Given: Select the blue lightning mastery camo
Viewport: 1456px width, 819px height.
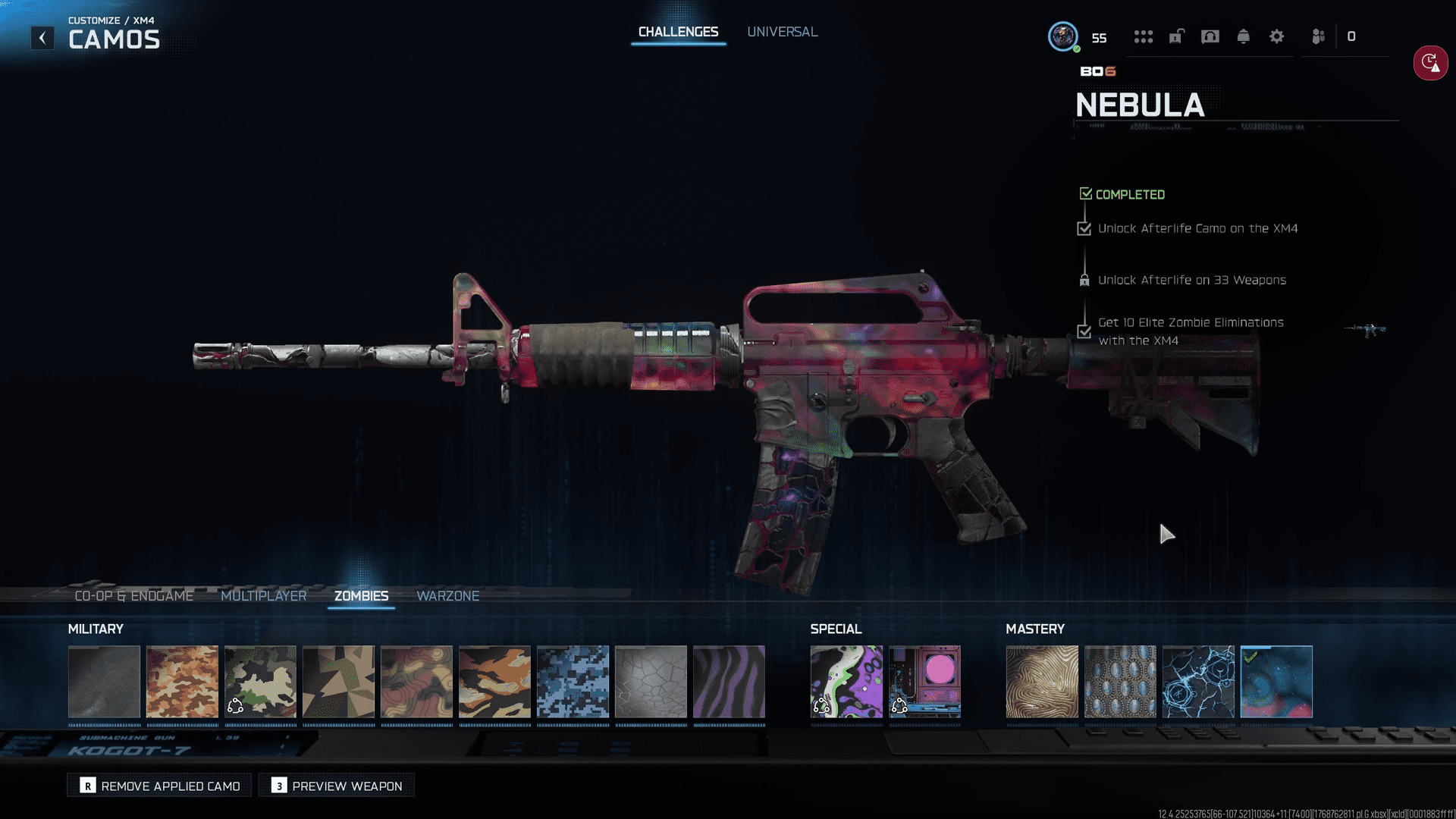Looking at the screenshot, I should [1198, 682].
